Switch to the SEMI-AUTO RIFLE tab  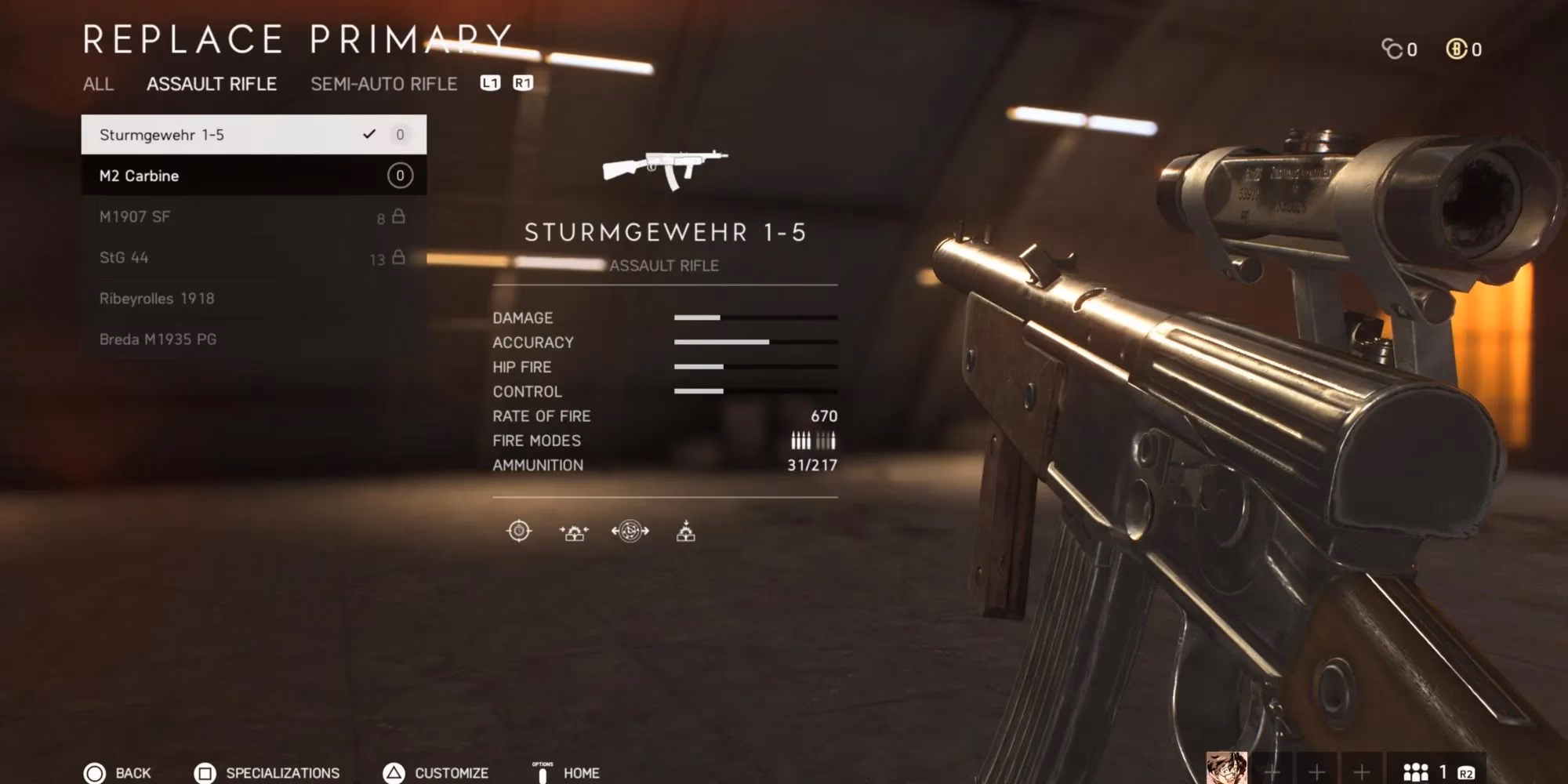[384, 84]
